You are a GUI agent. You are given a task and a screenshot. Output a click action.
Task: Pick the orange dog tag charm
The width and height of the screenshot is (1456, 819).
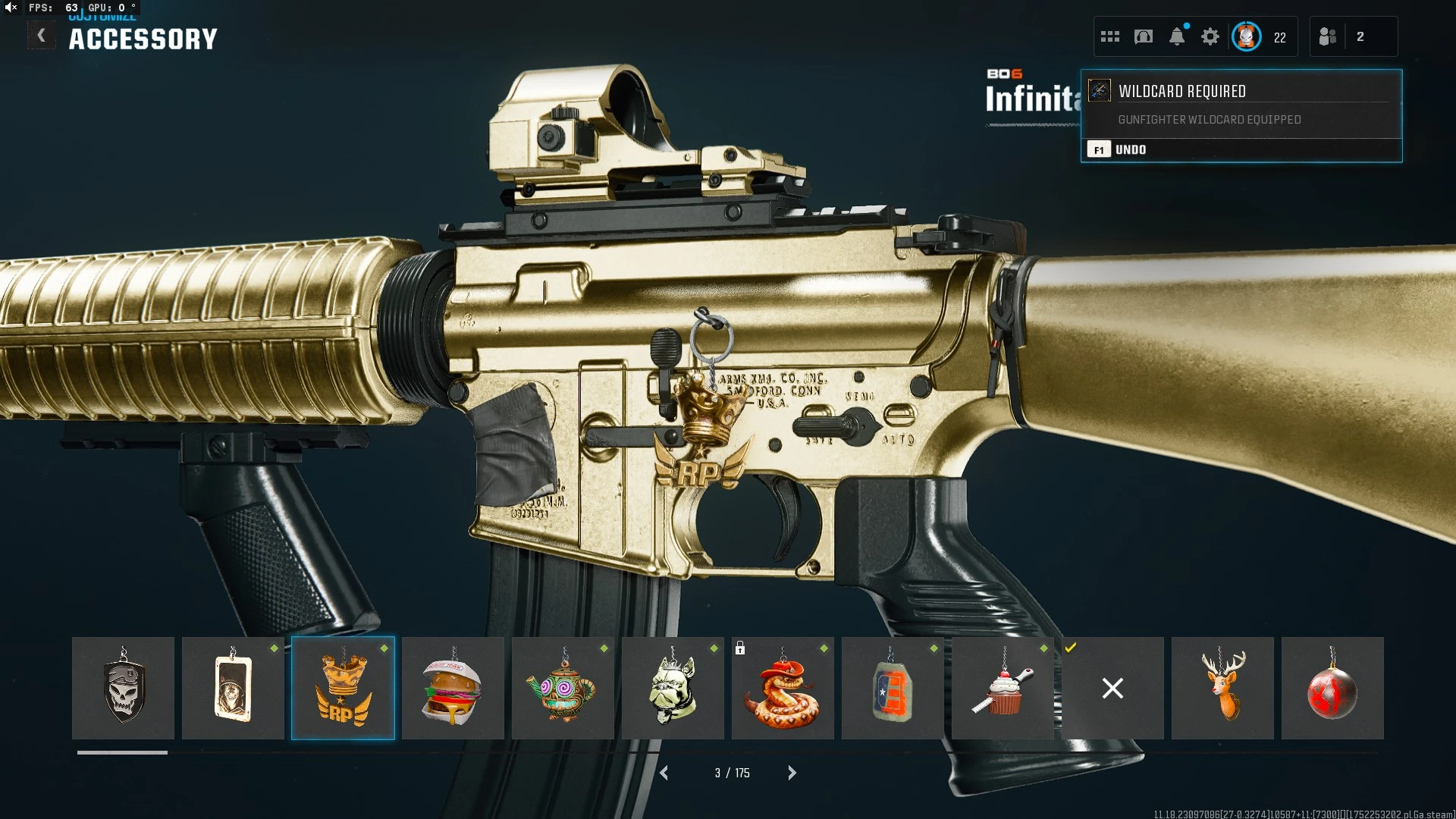(893, 688)
